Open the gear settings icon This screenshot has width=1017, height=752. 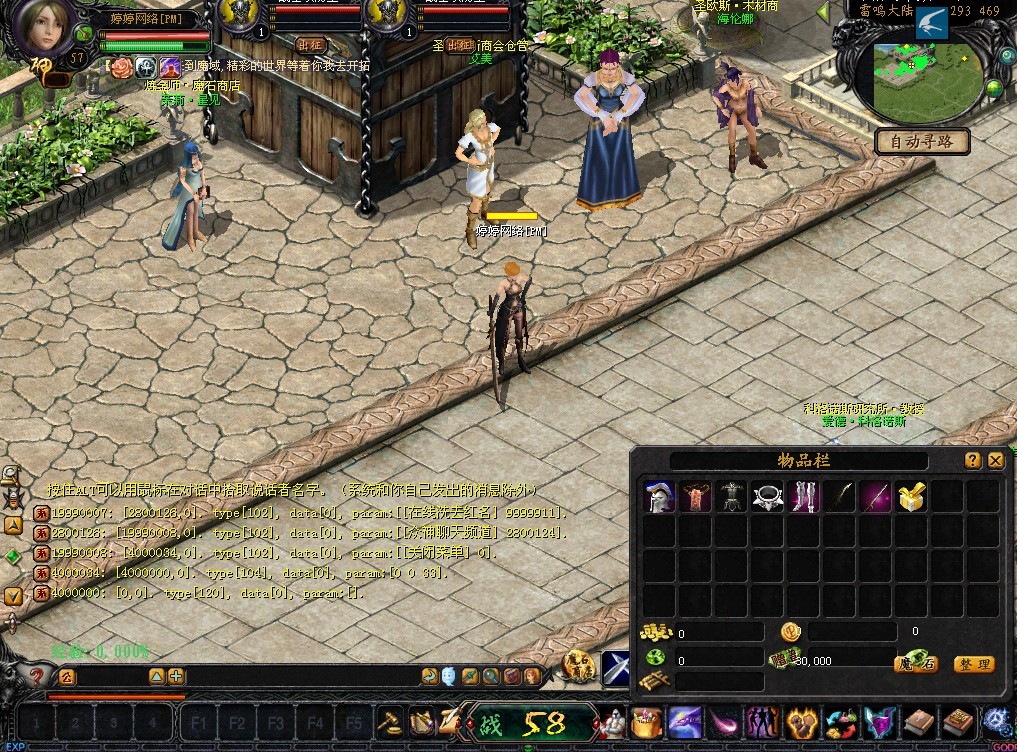[996, 721]
